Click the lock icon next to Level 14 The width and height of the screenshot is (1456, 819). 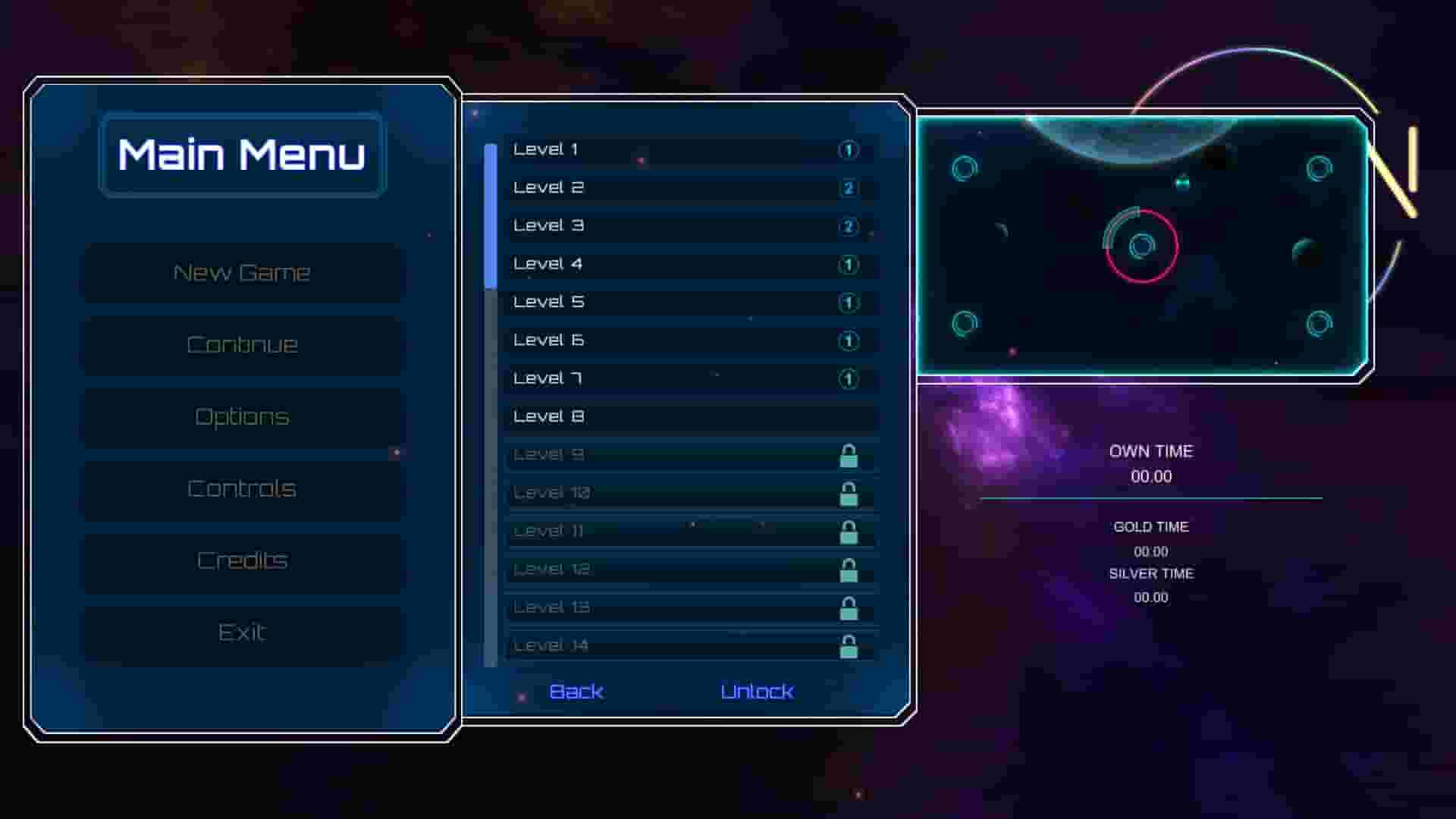(x=849, y=645)
